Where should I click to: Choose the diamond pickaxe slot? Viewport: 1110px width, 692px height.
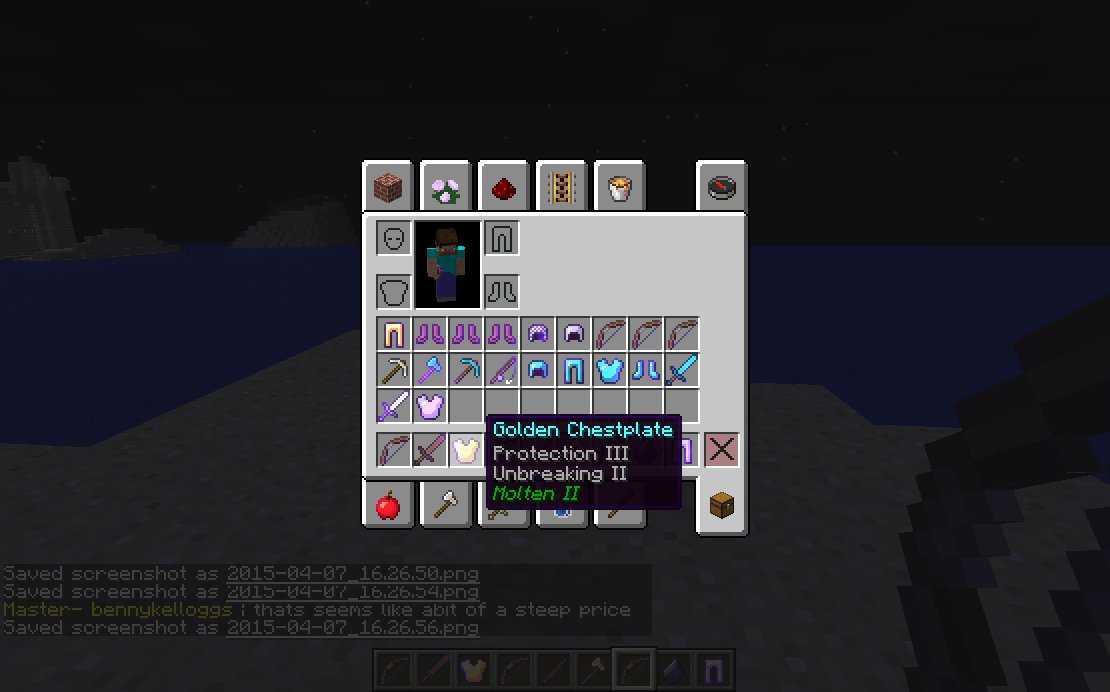tap(465, 370)
